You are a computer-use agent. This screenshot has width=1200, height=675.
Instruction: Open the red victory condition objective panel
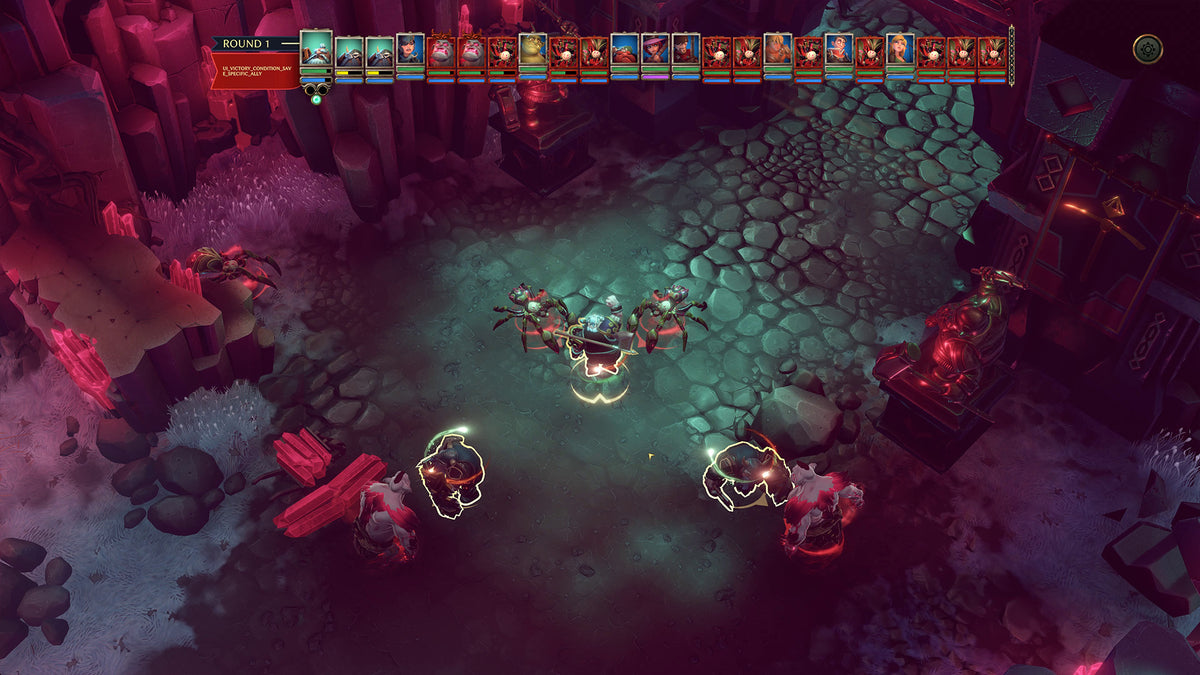point(255,72)
